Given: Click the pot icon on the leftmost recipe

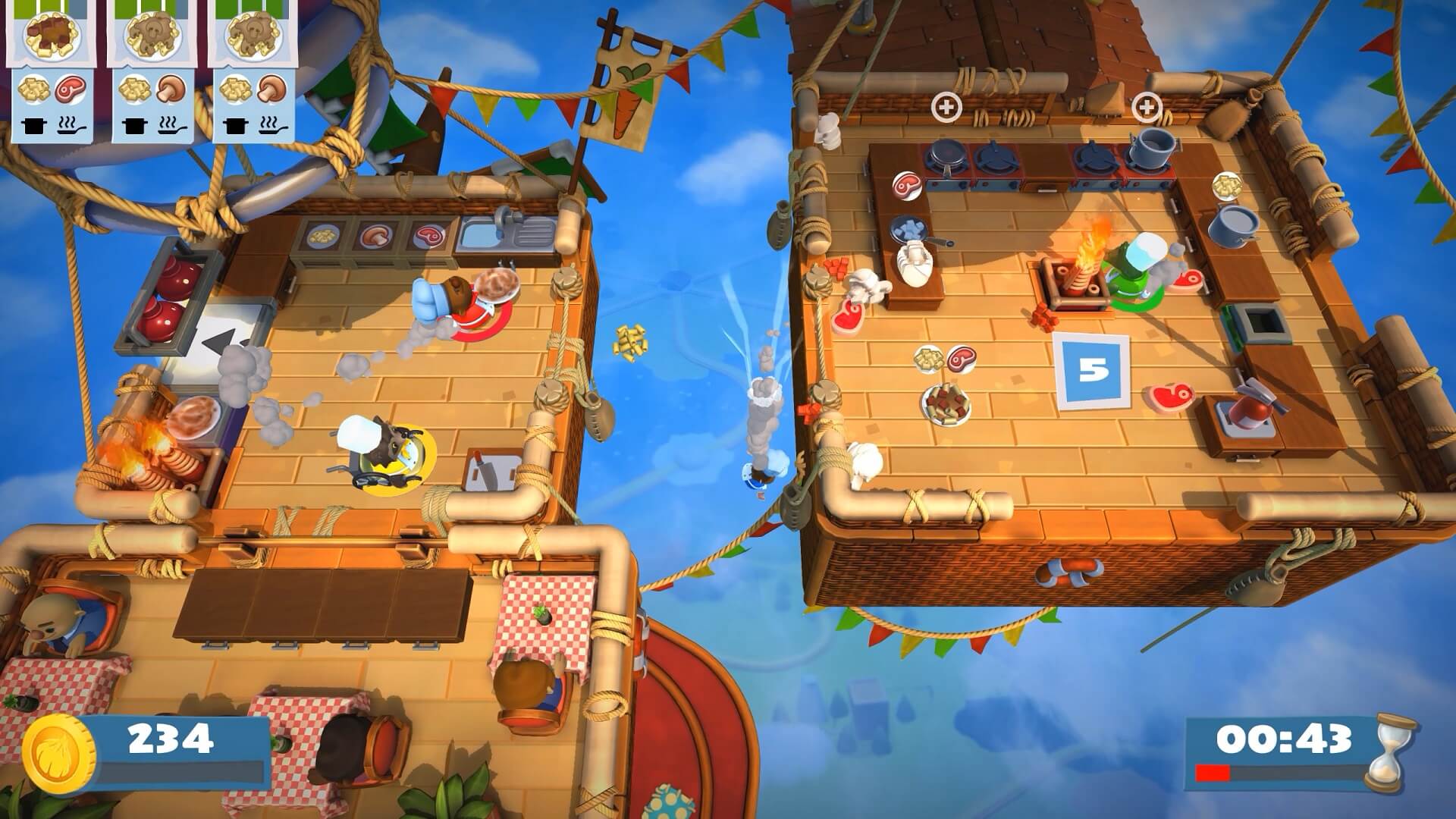Looking at the screenshot, I should 33,127.
